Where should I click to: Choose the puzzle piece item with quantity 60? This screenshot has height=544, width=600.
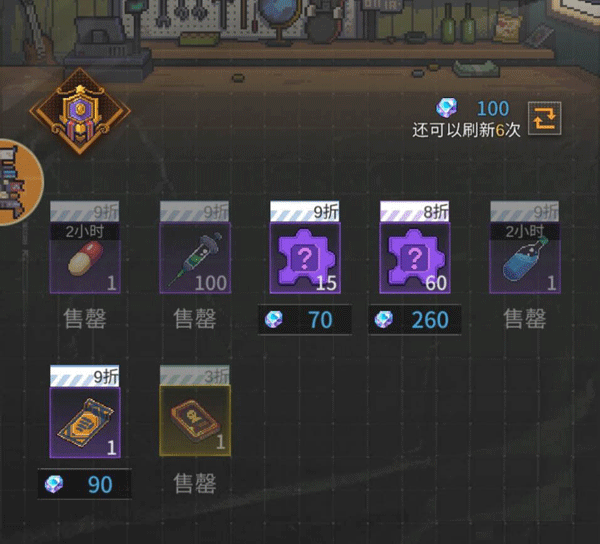[x=415, y=258]
